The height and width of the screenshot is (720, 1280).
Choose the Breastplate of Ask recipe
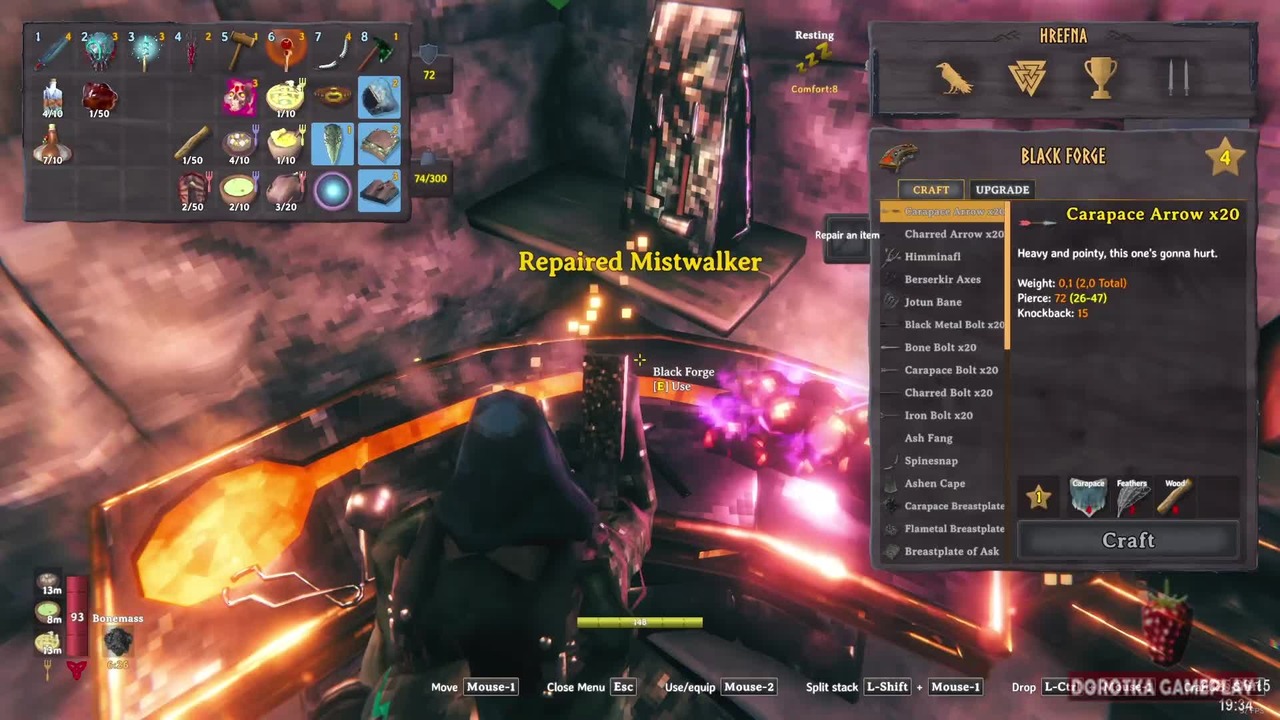click(x=951, y=552)
